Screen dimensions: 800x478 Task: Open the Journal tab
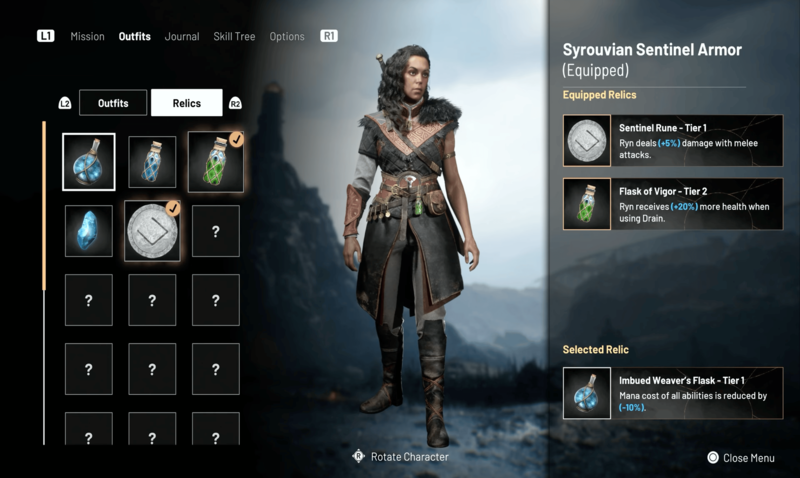(182, 37)
